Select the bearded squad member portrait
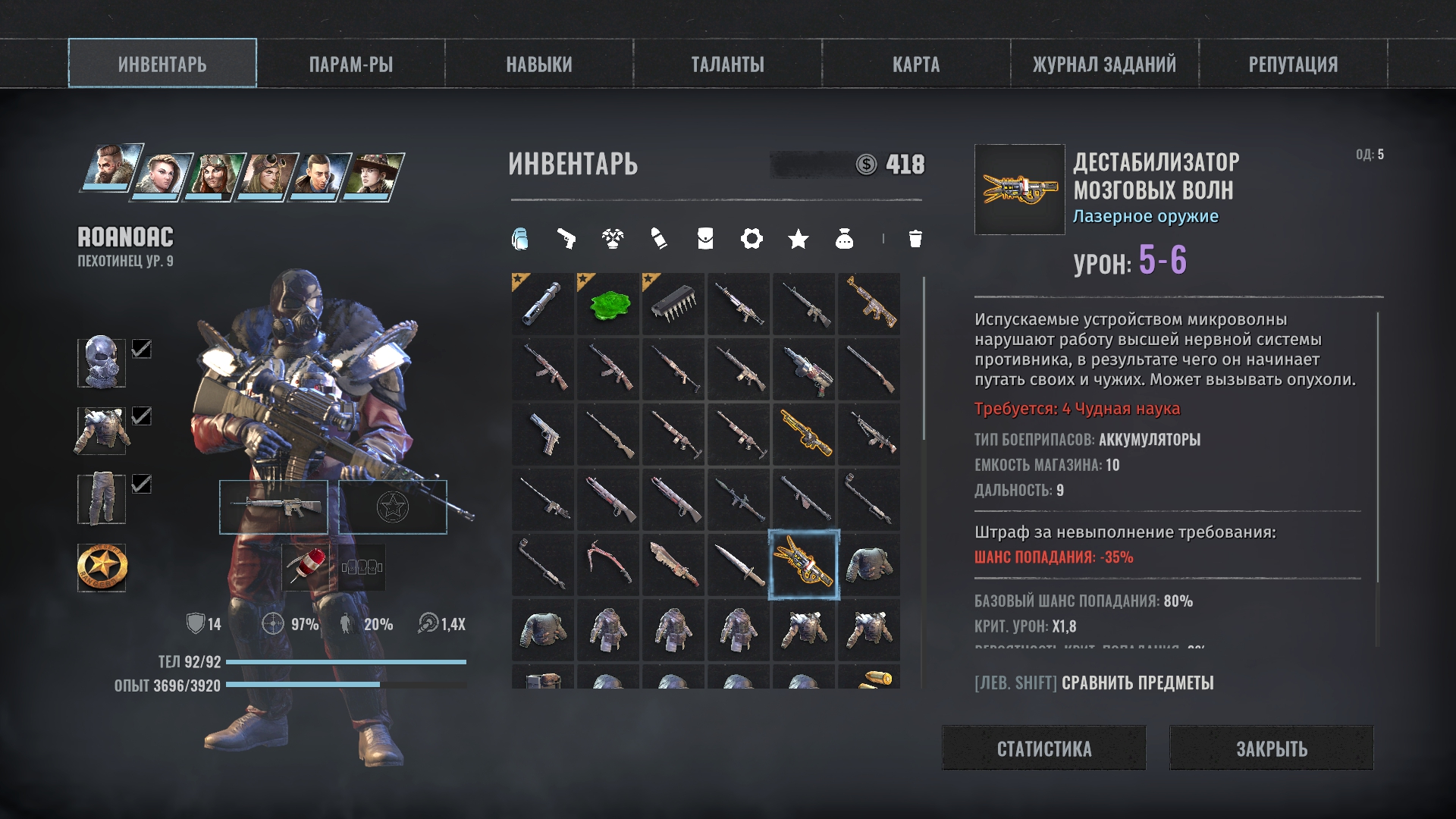 (x=111, y=167)
